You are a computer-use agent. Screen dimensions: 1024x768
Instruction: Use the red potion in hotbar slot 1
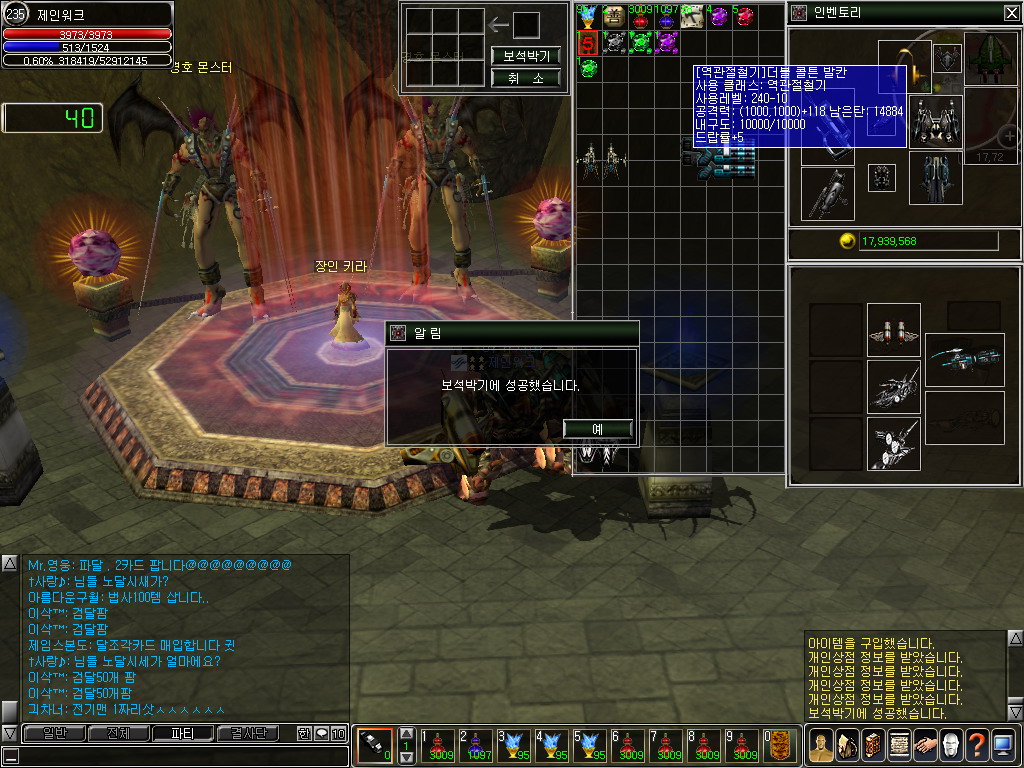(438, 746)
